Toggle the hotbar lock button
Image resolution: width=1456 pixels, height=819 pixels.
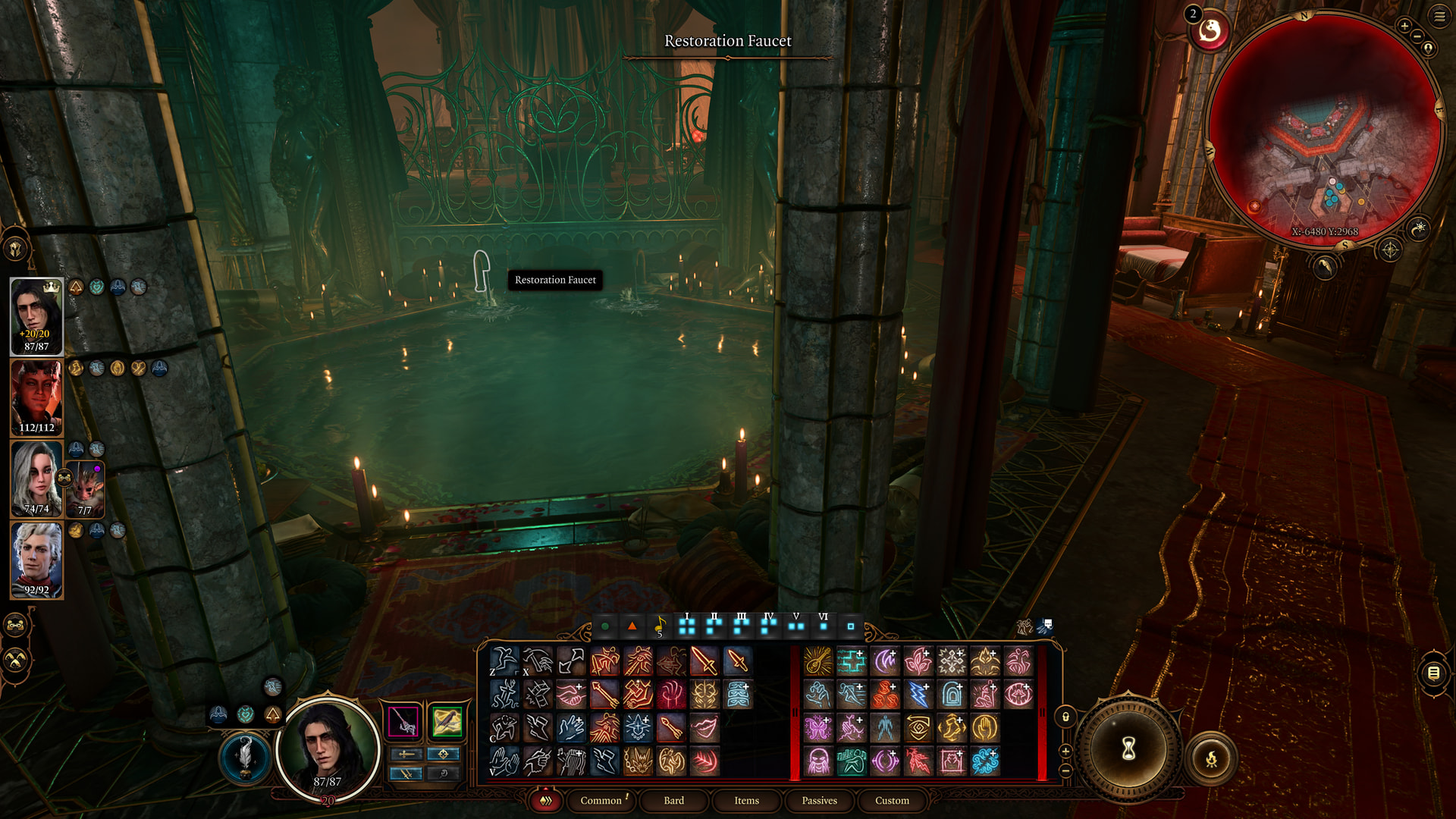(x=1065, y=717)
